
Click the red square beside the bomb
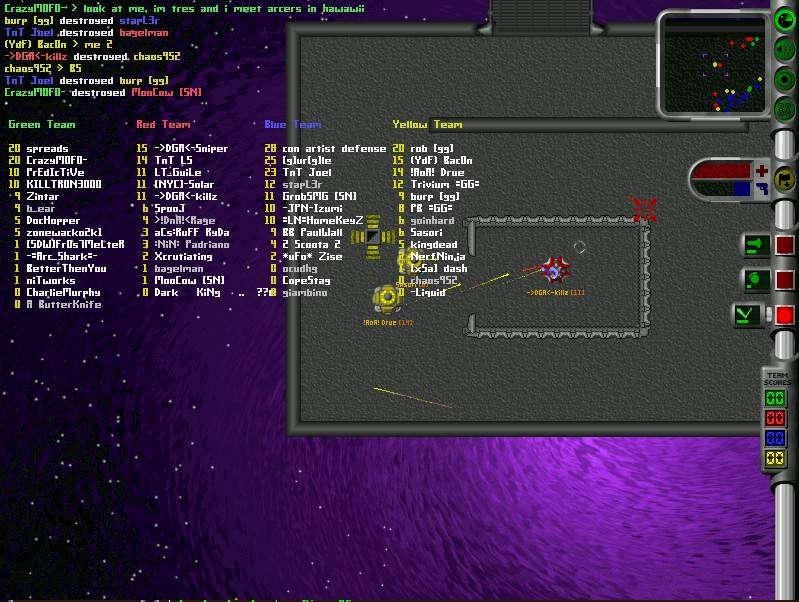(785, 280)
